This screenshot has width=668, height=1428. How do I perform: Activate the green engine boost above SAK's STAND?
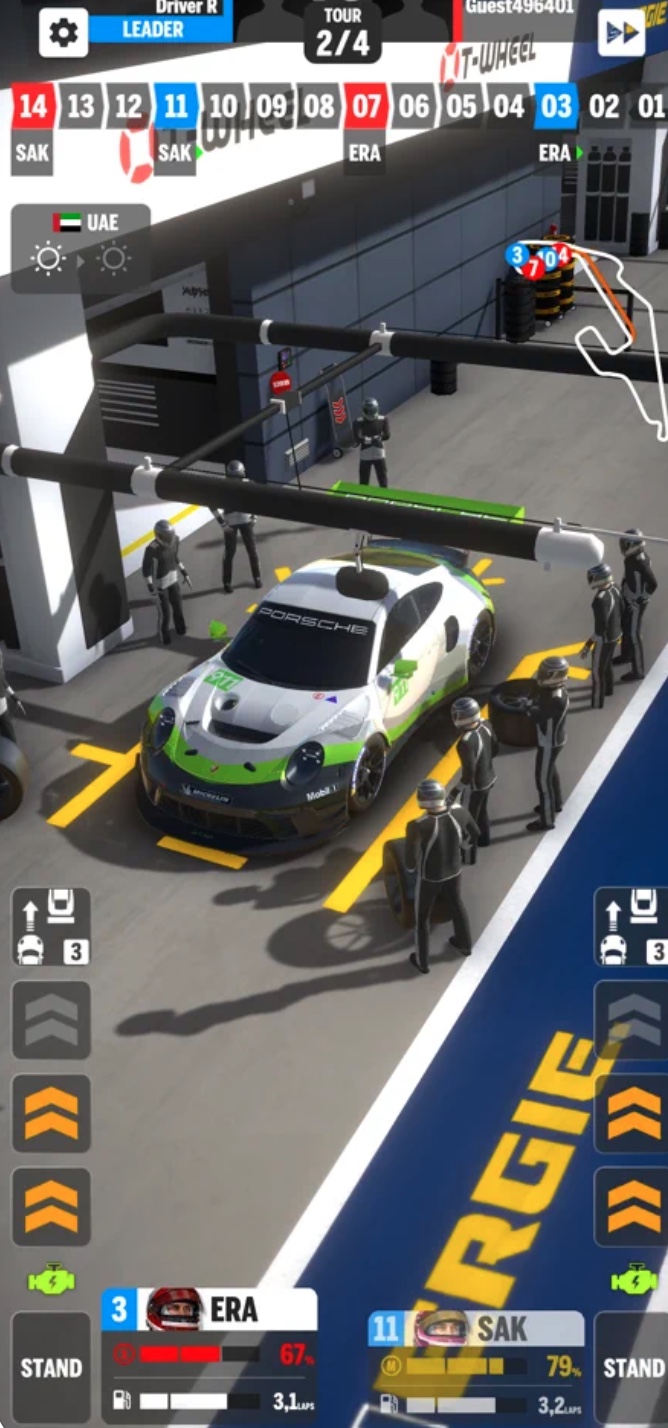(x=634, y=1279)
